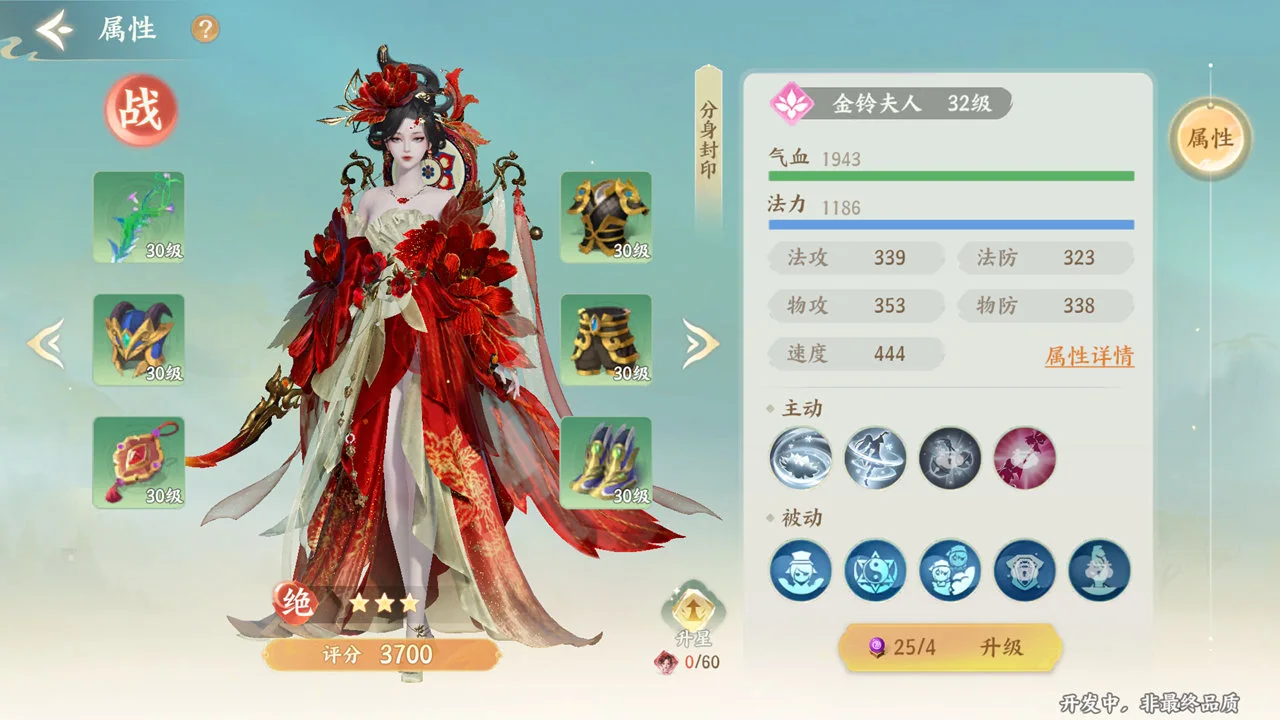
Task: Select the blue and gold helmet slot
Action: click(139, 340)
